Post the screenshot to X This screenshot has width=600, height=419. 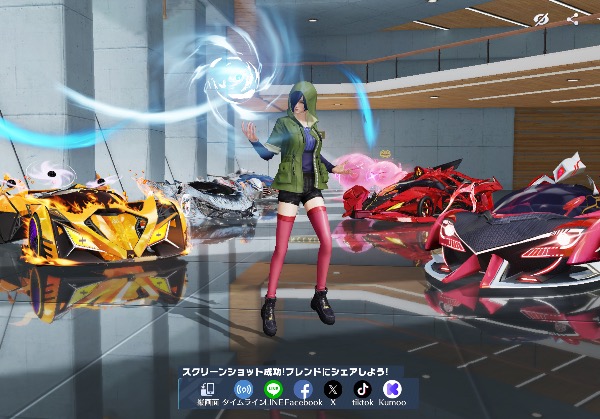[333, 389]
